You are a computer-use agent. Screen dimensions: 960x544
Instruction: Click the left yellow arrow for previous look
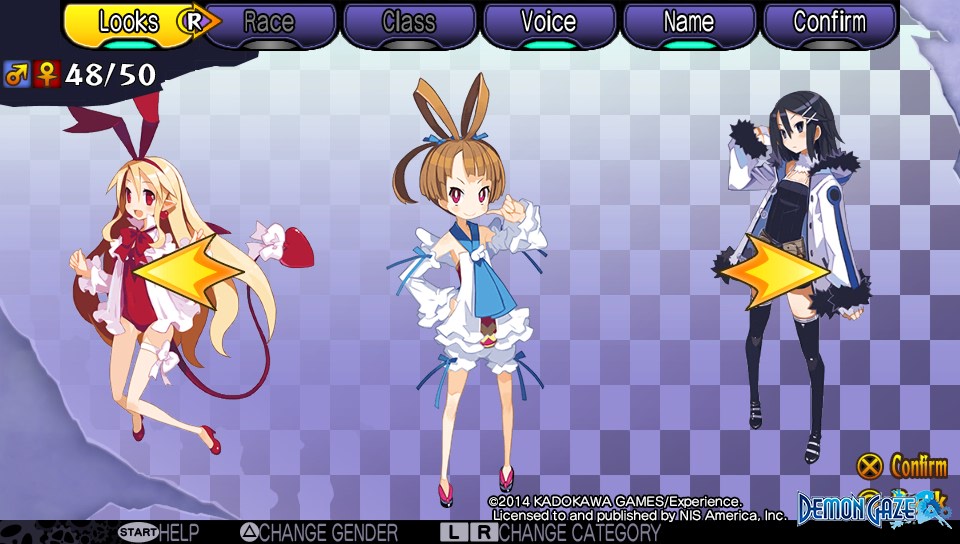187,270
